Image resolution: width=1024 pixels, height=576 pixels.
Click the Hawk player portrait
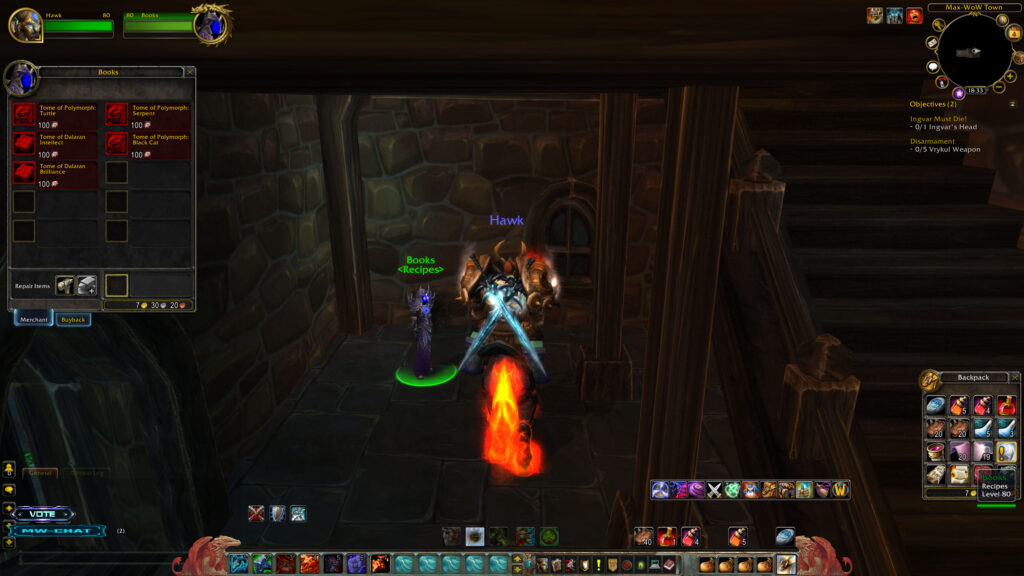click(25, 25)
